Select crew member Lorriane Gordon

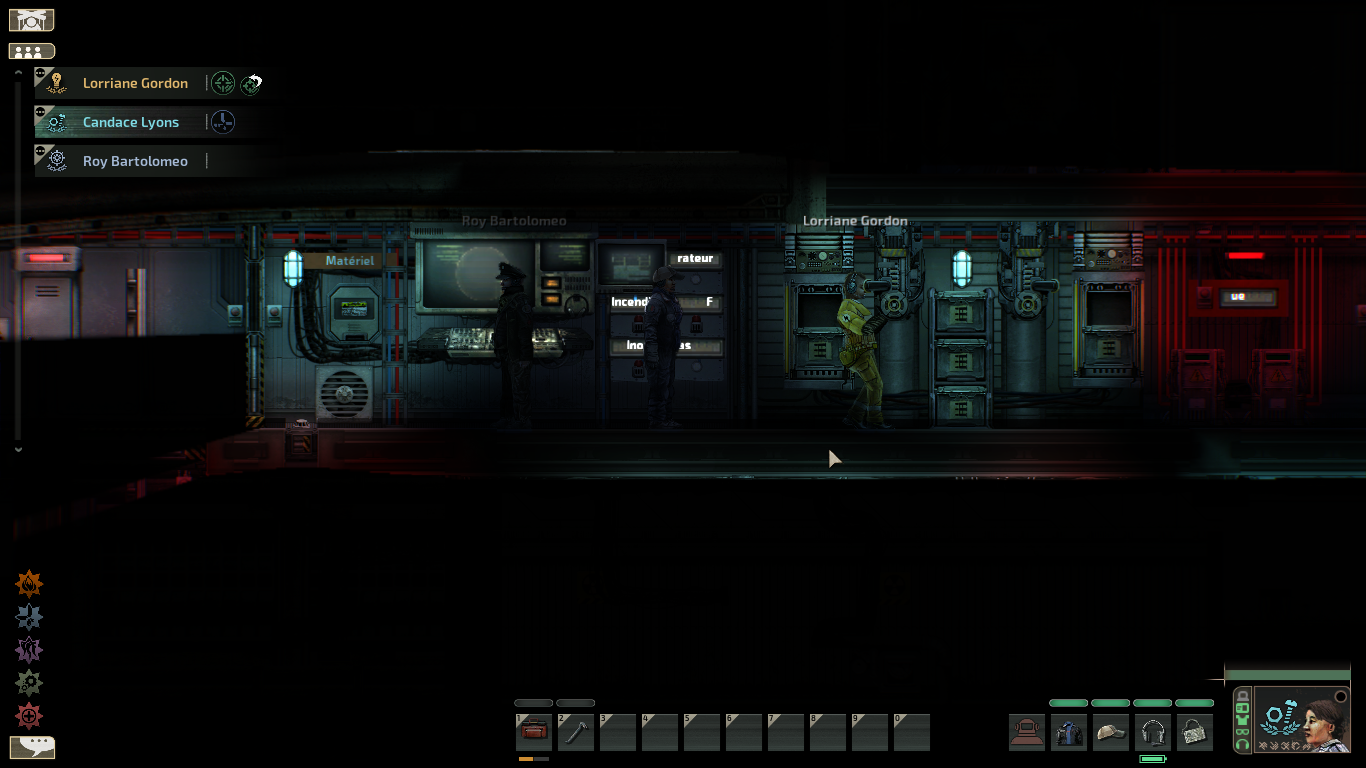pyautogui.click(x=135, y=84)
